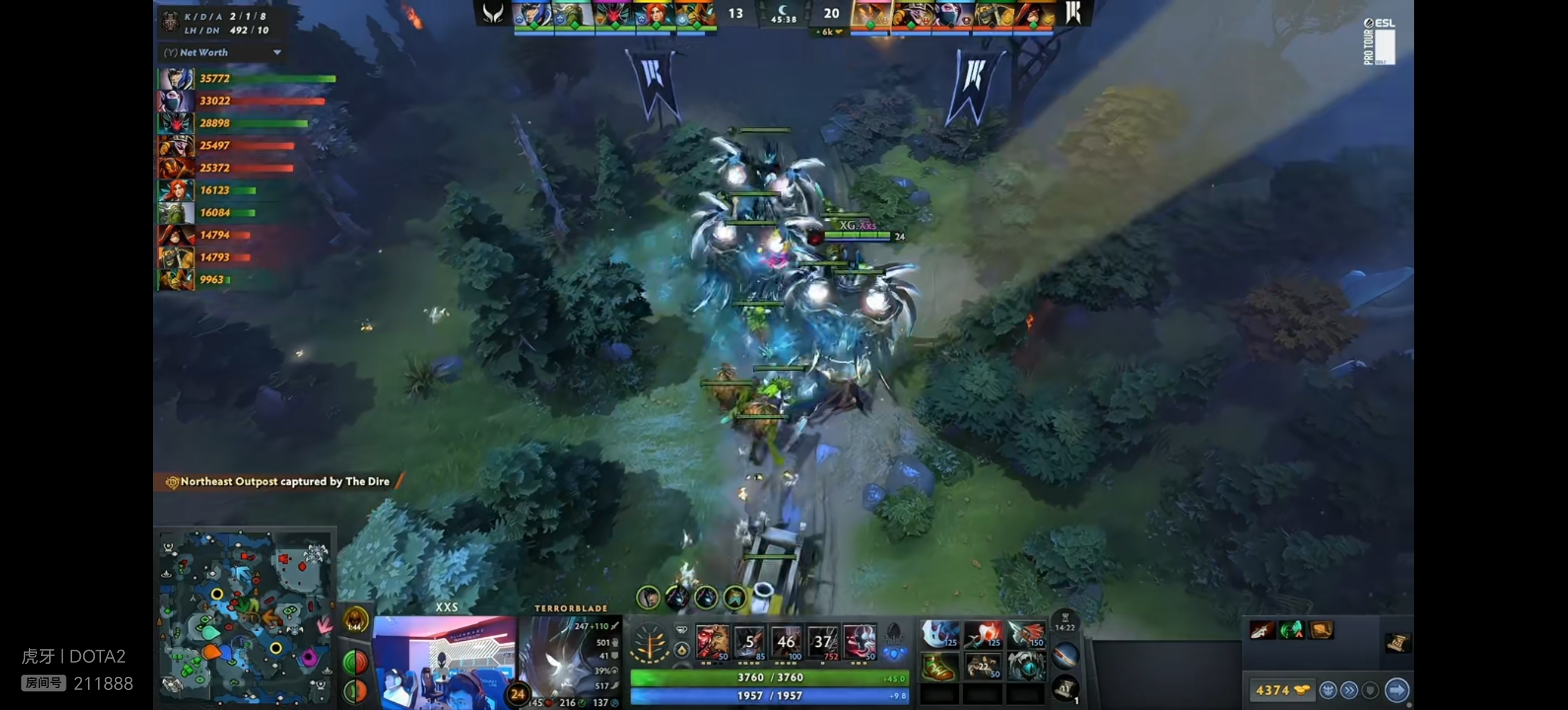This screenshot has width=1568, height=710.
Task: Open Terrorblade's talent tree
Action: point(649,643)
